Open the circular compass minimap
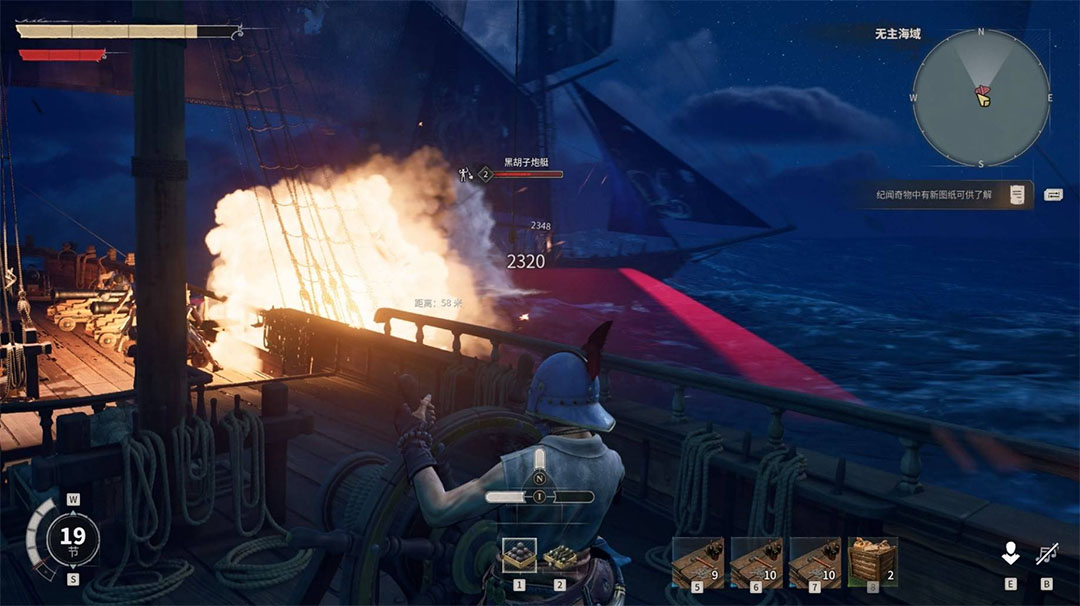This screenshot has height=606, width=1080. click(981, 97)
